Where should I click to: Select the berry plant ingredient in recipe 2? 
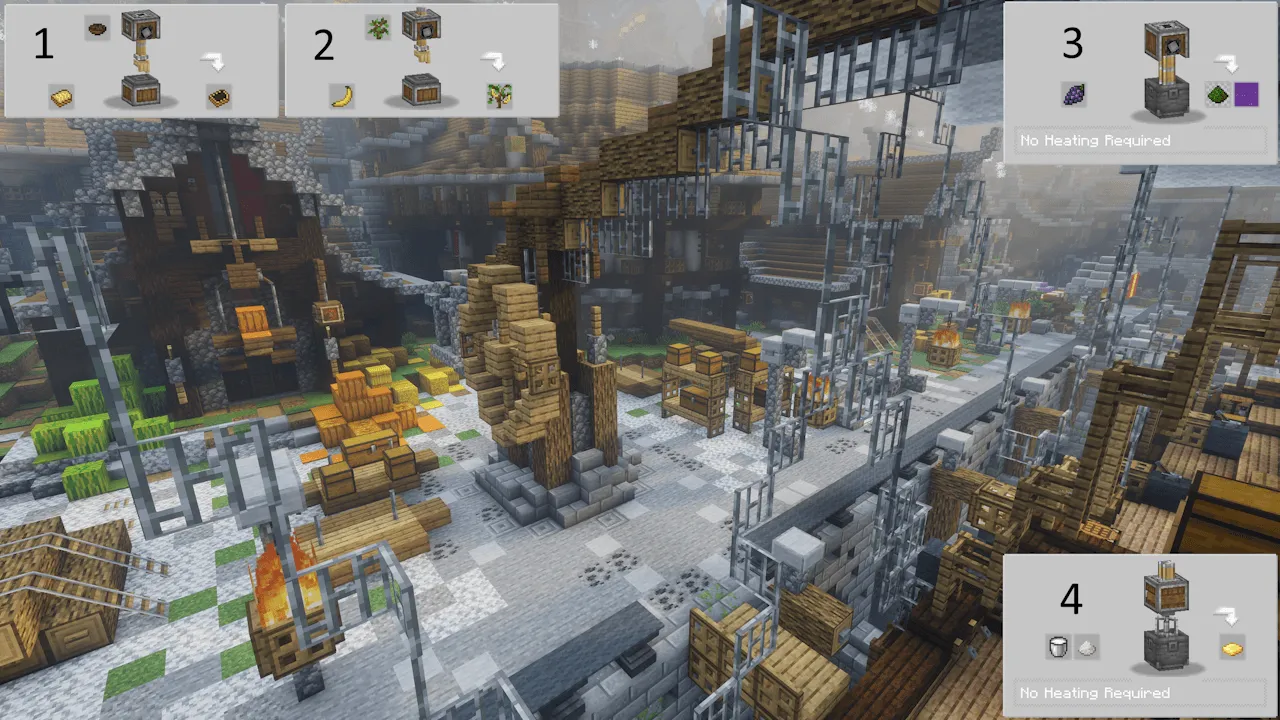point(377,30)
